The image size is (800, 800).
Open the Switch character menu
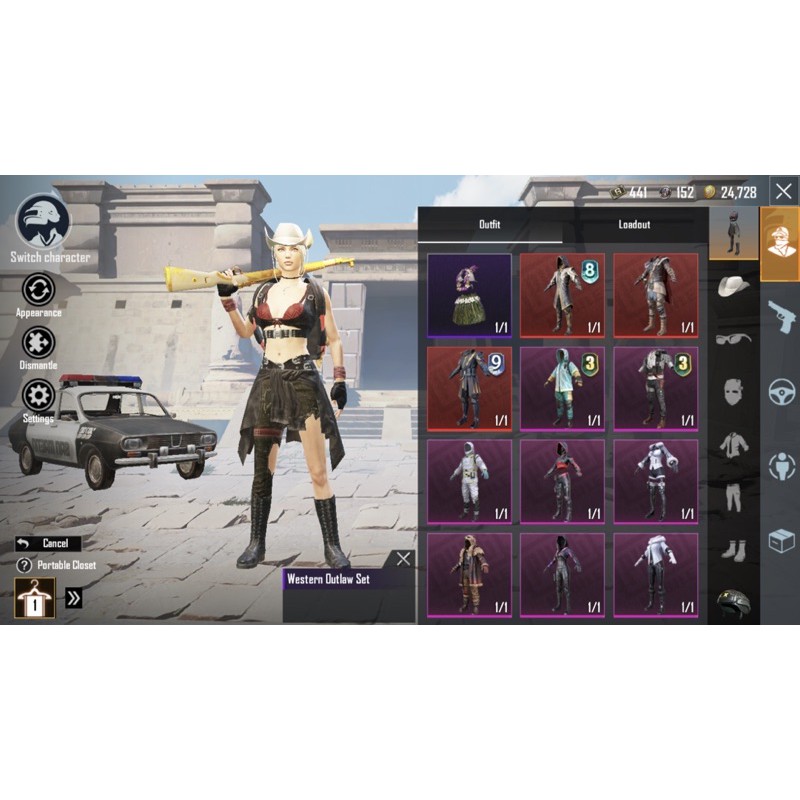(x=44, y=222)
